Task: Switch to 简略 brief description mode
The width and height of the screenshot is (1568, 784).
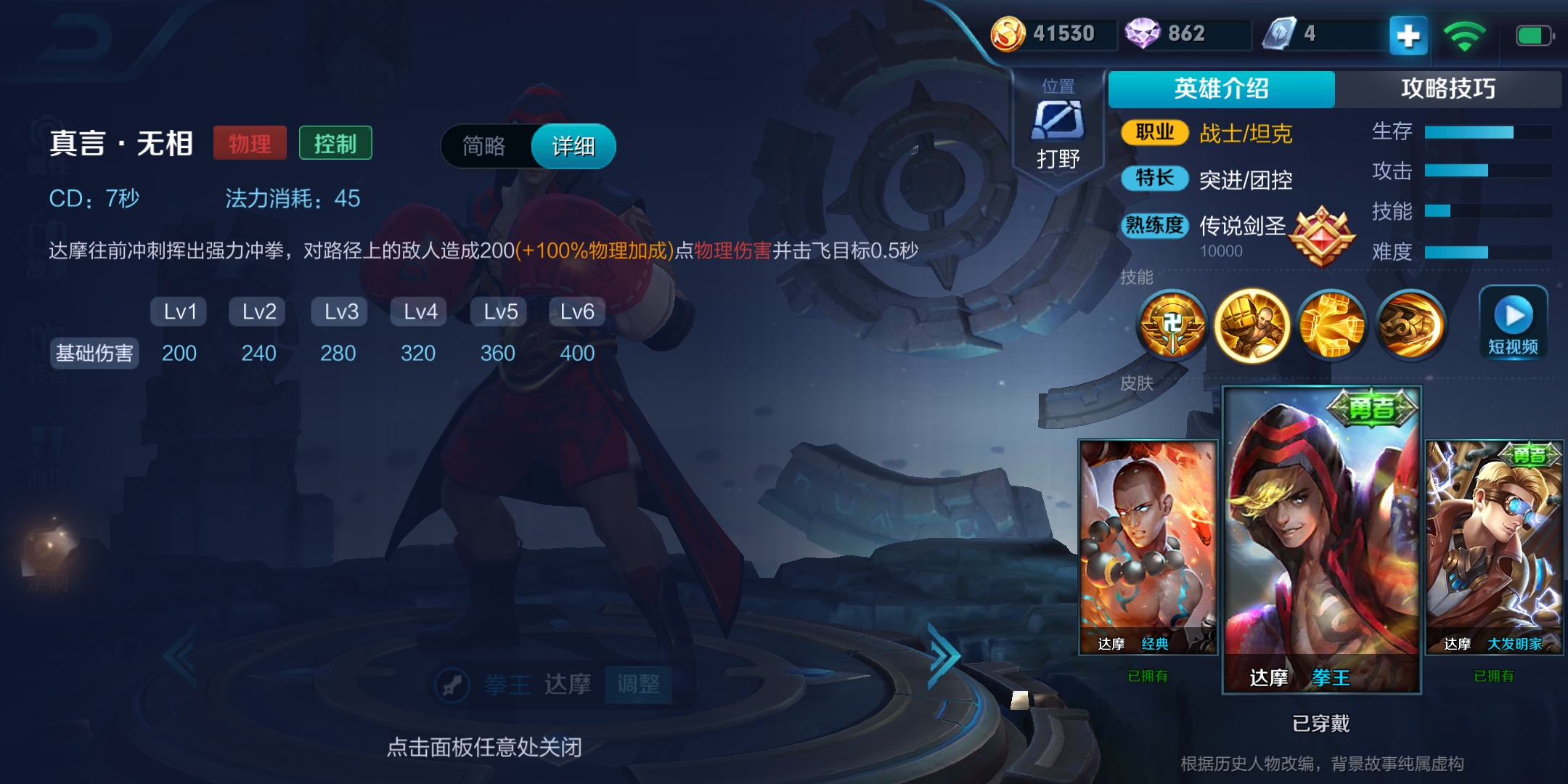Action: [x=485, y=146]
